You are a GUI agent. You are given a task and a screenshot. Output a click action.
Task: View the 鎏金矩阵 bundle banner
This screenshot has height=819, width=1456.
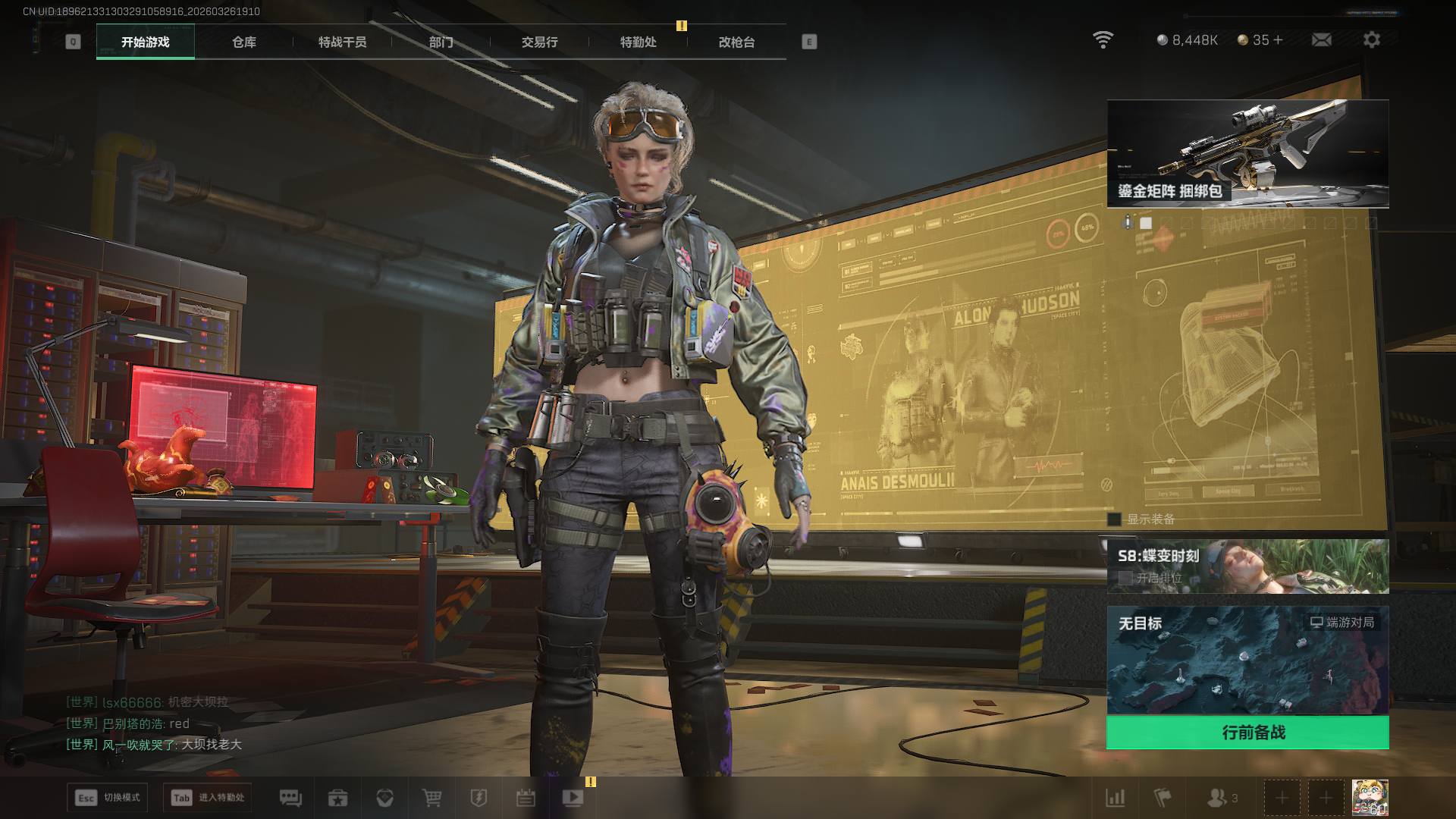[x=1247, y=153]
